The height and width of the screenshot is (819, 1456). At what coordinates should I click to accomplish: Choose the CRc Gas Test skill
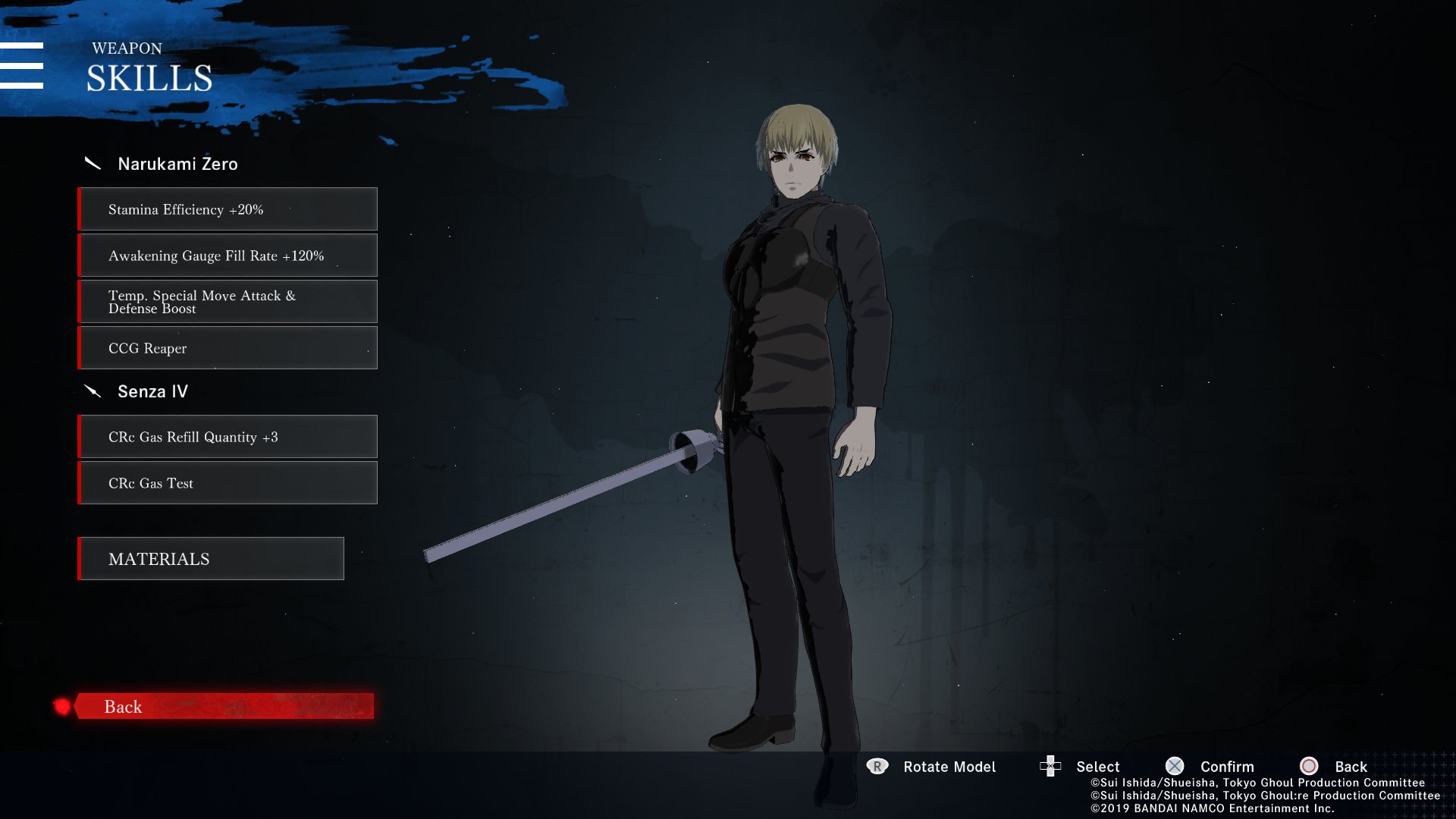[227, 483]
